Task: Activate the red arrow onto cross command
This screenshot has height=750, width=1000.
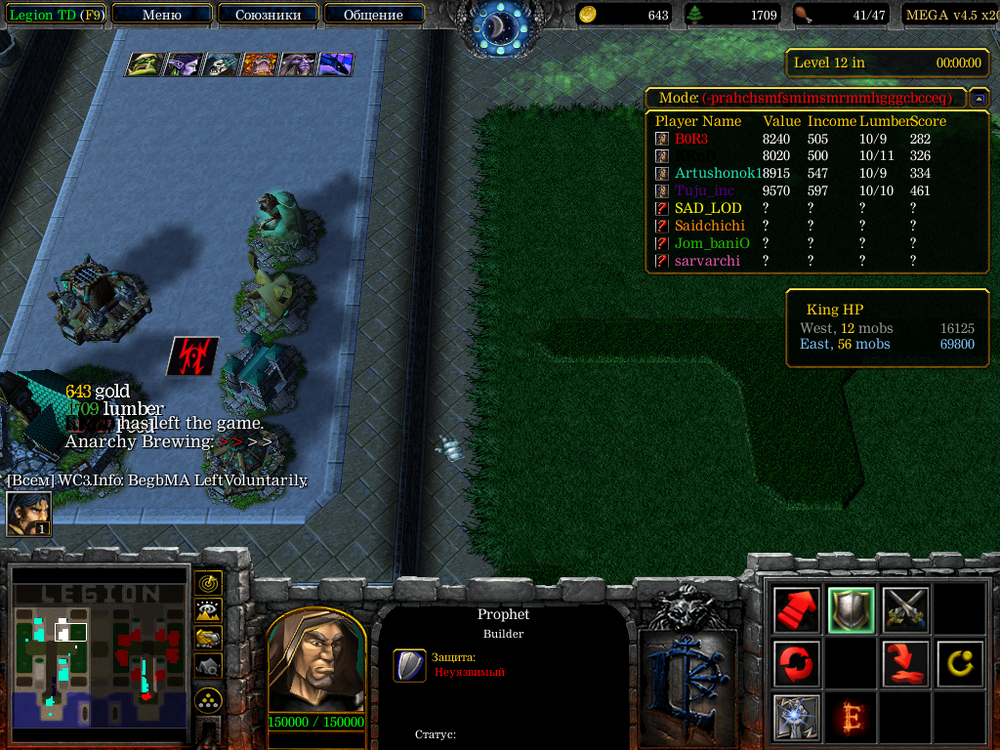Action: [x=906, y=663]
